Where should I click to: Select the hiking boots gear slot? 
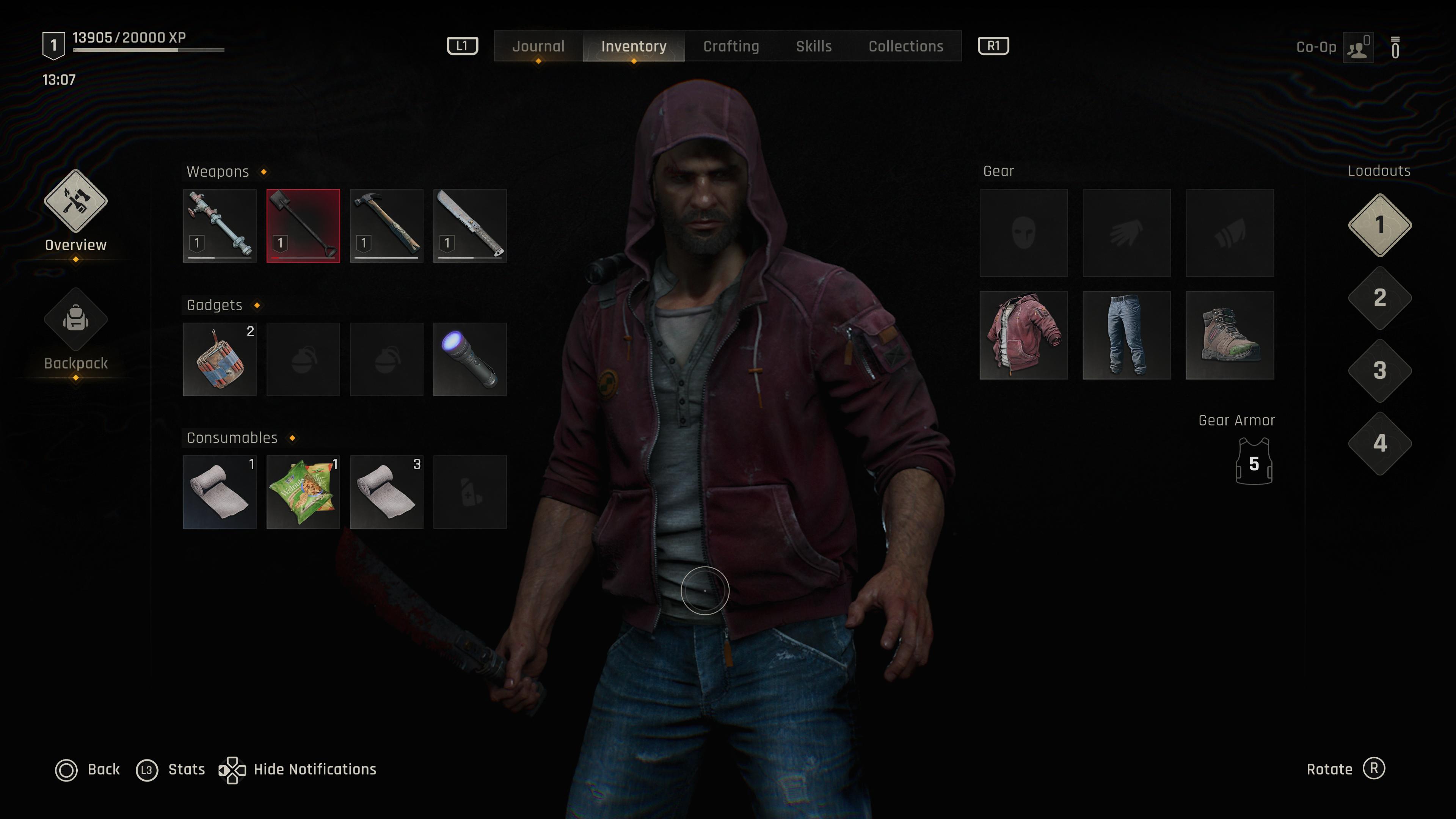tap(1229, 335)
